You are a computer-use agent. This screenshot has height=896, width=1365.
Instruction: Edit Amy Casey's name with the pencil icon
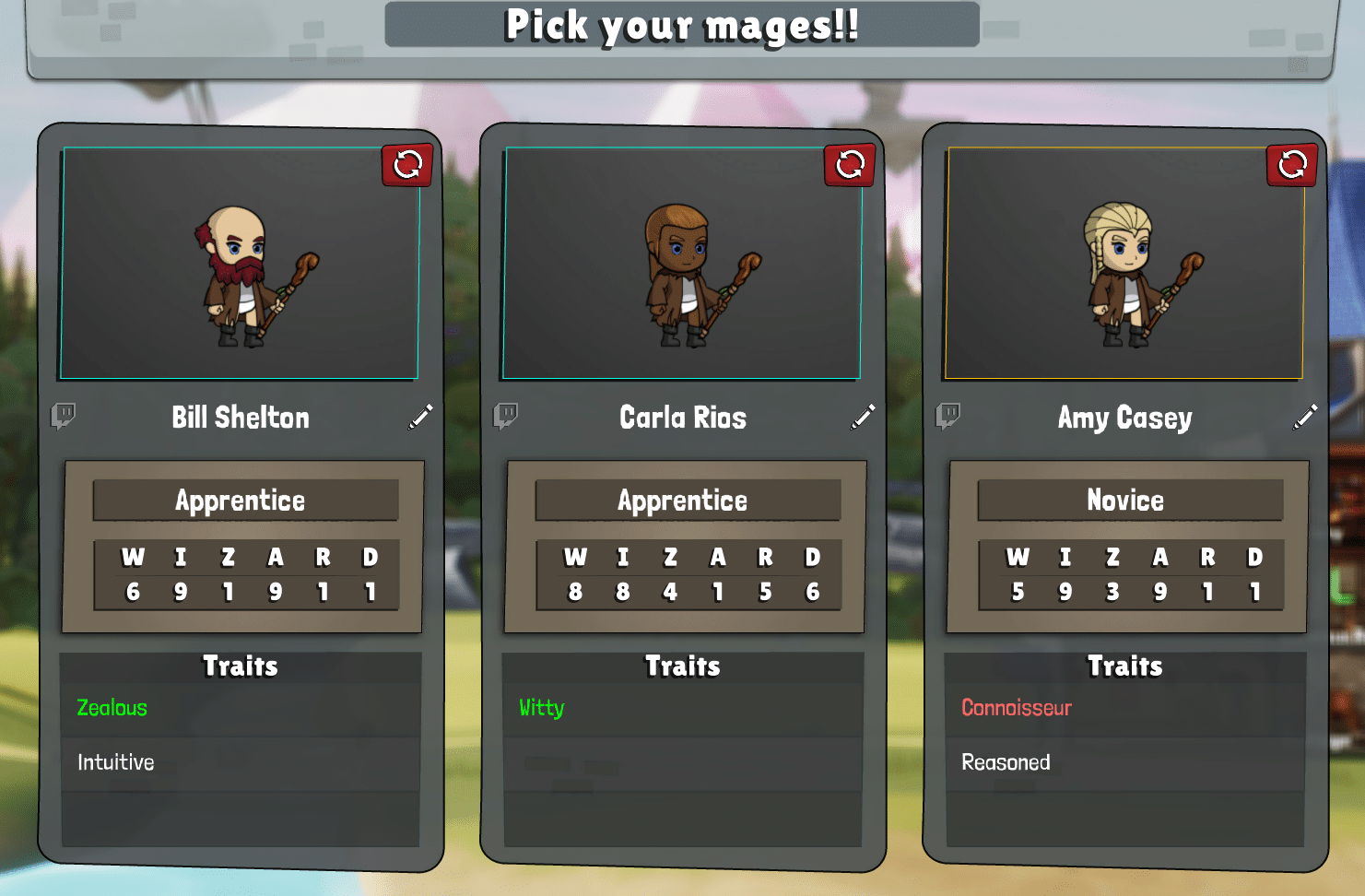point(1306,417)
